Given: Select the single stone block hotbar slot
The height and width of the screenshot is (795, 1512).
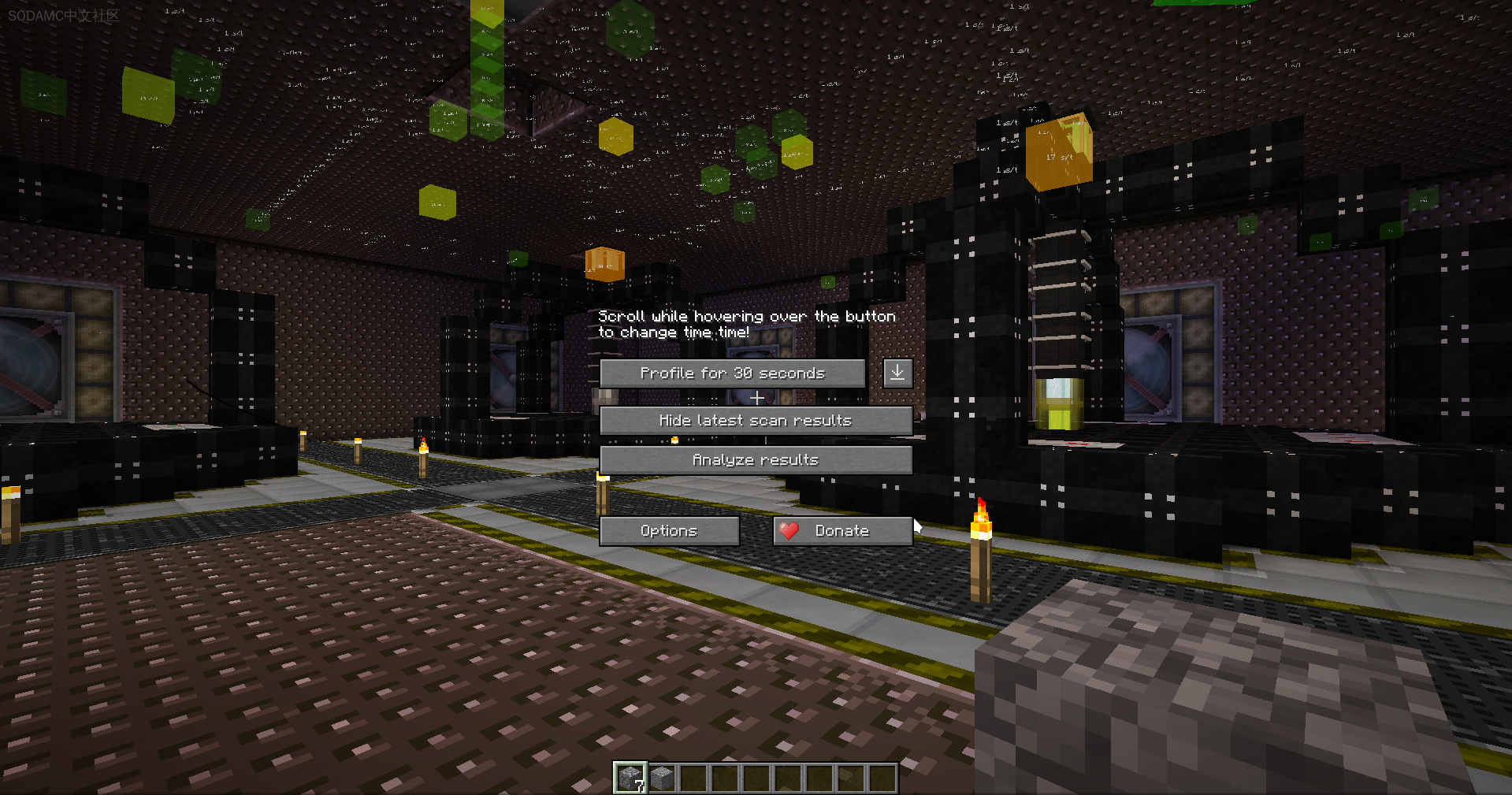Looking at the screenshot, I should click(662, 778).
